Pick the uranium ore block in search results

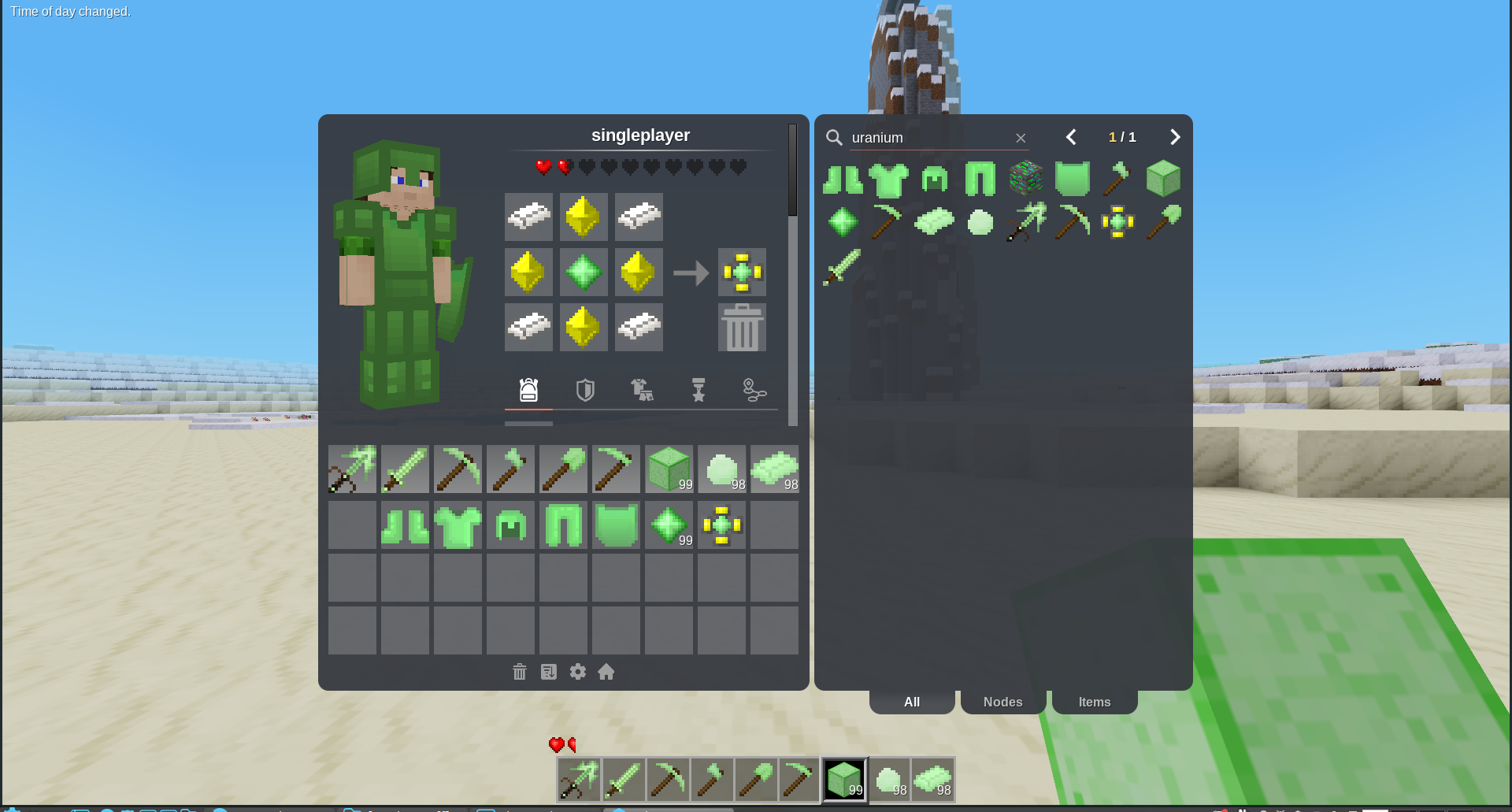[1025, 179]
